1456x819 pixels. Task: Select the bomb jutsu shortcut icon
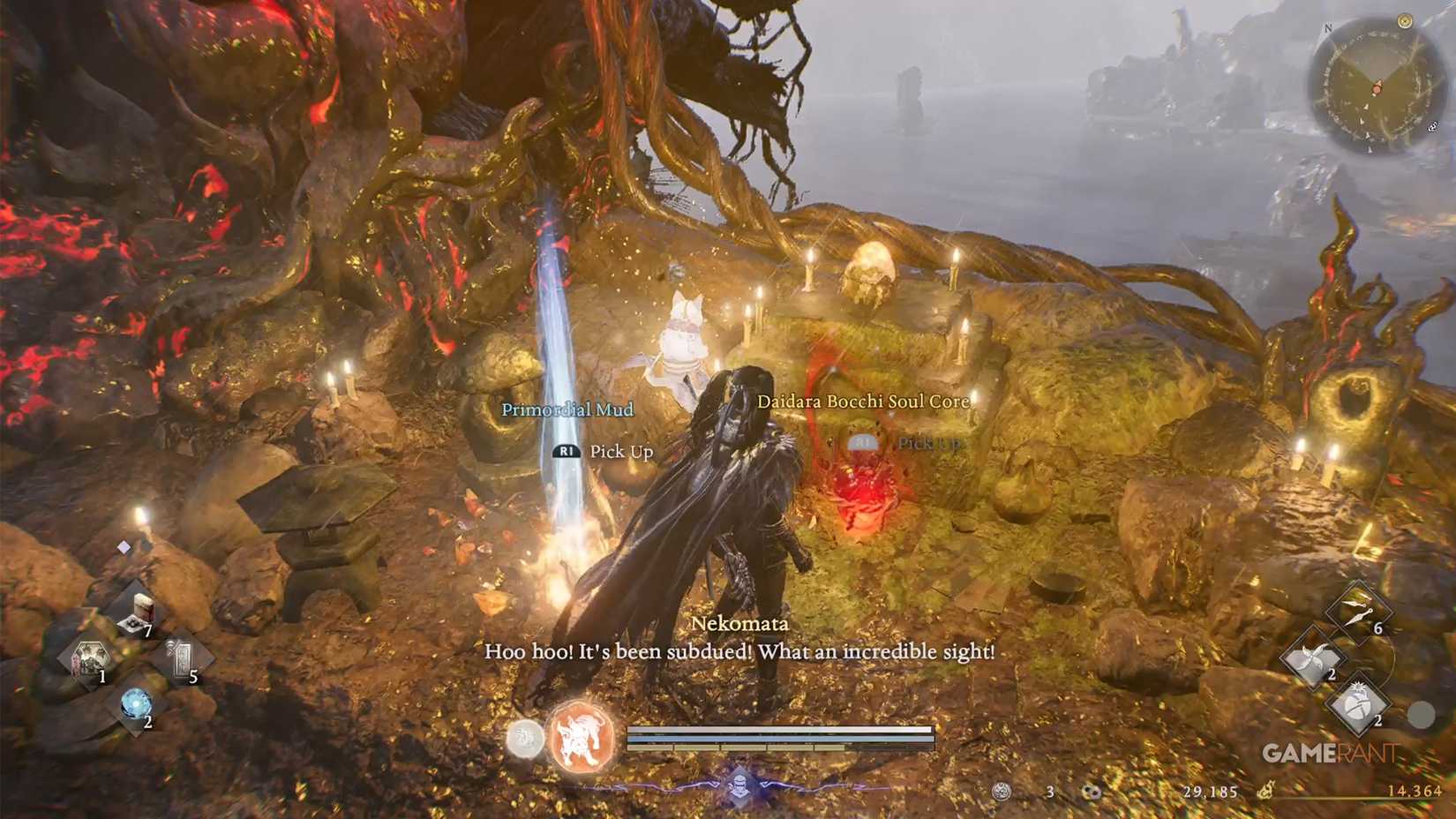pos(1358,703)
